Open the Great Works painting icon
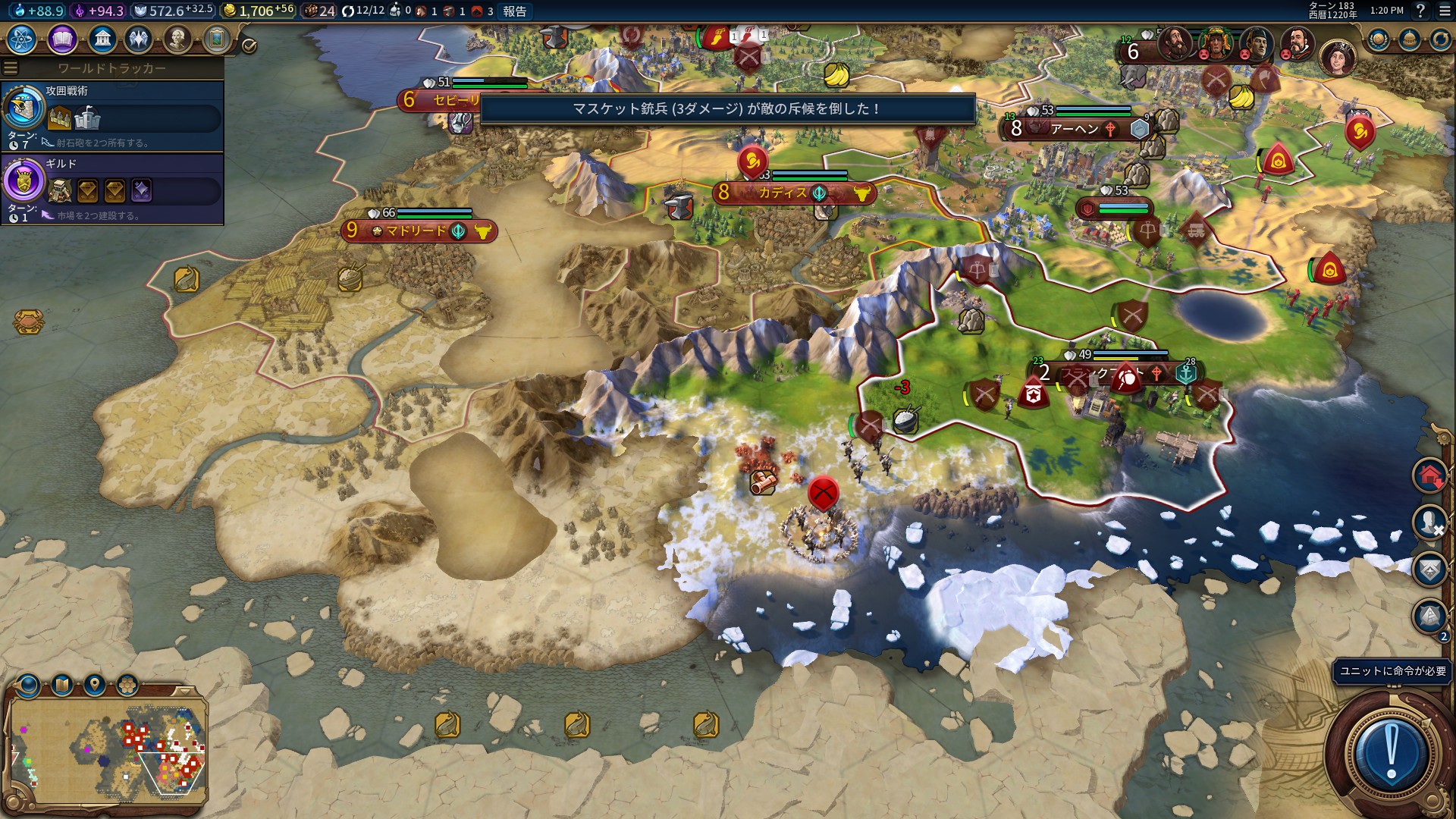The width and height of the screenshot is (1456, 819). tap(216, 39)
